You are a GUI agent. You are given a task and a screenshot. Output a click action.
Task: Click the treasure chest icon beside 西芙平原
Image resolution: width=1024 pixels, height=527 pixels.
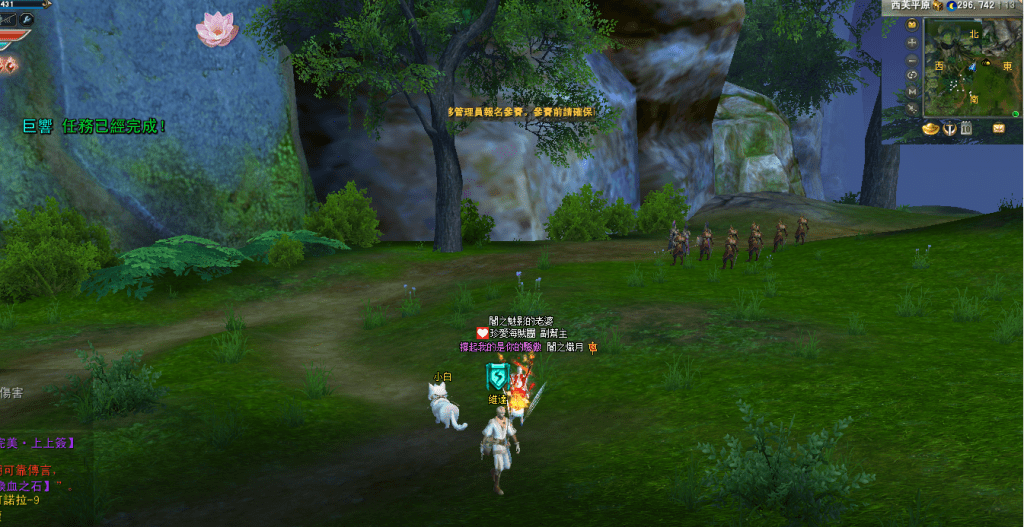click(937, 6)
